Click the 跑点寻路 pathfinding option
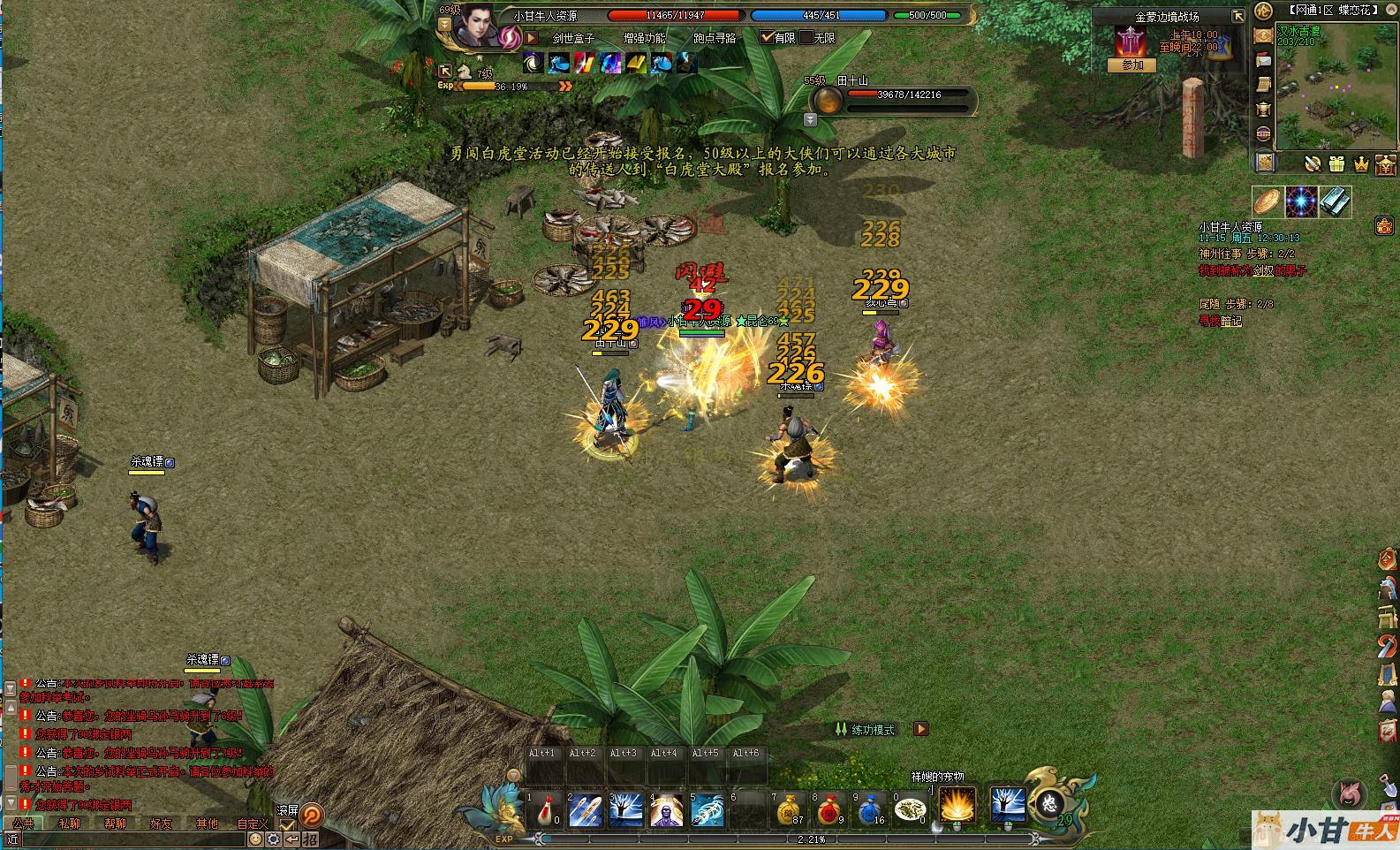 (x=715, y=38)
